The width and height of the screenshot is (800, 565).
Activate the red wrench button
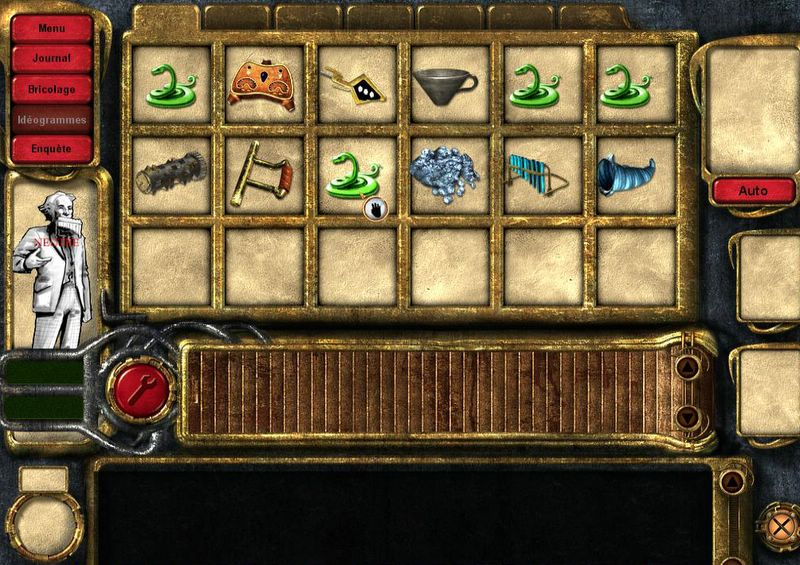(x=140, y=387)
